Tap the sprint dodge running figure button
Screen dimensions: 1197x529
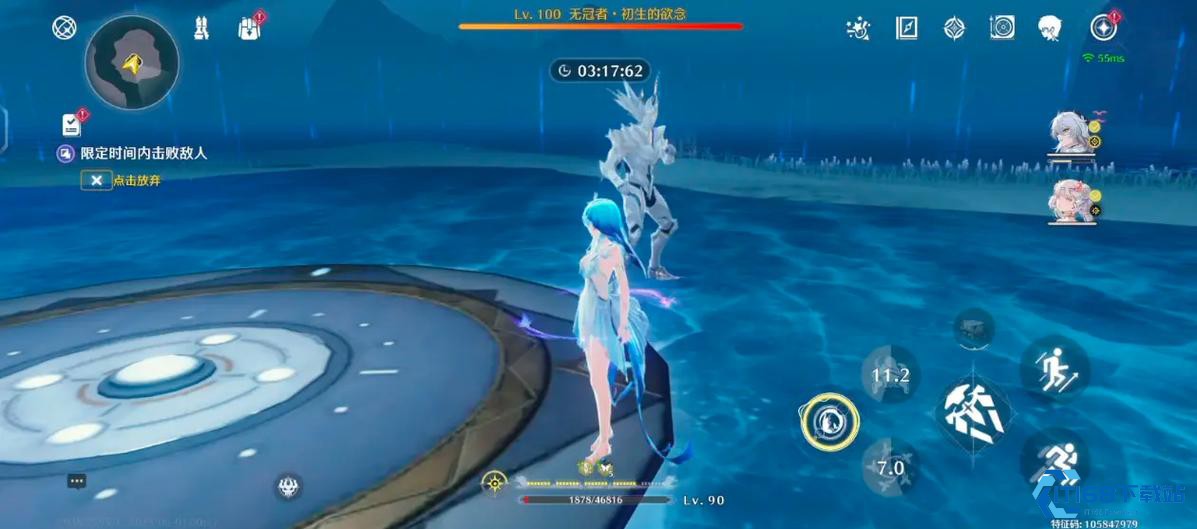click(1055, 462)
